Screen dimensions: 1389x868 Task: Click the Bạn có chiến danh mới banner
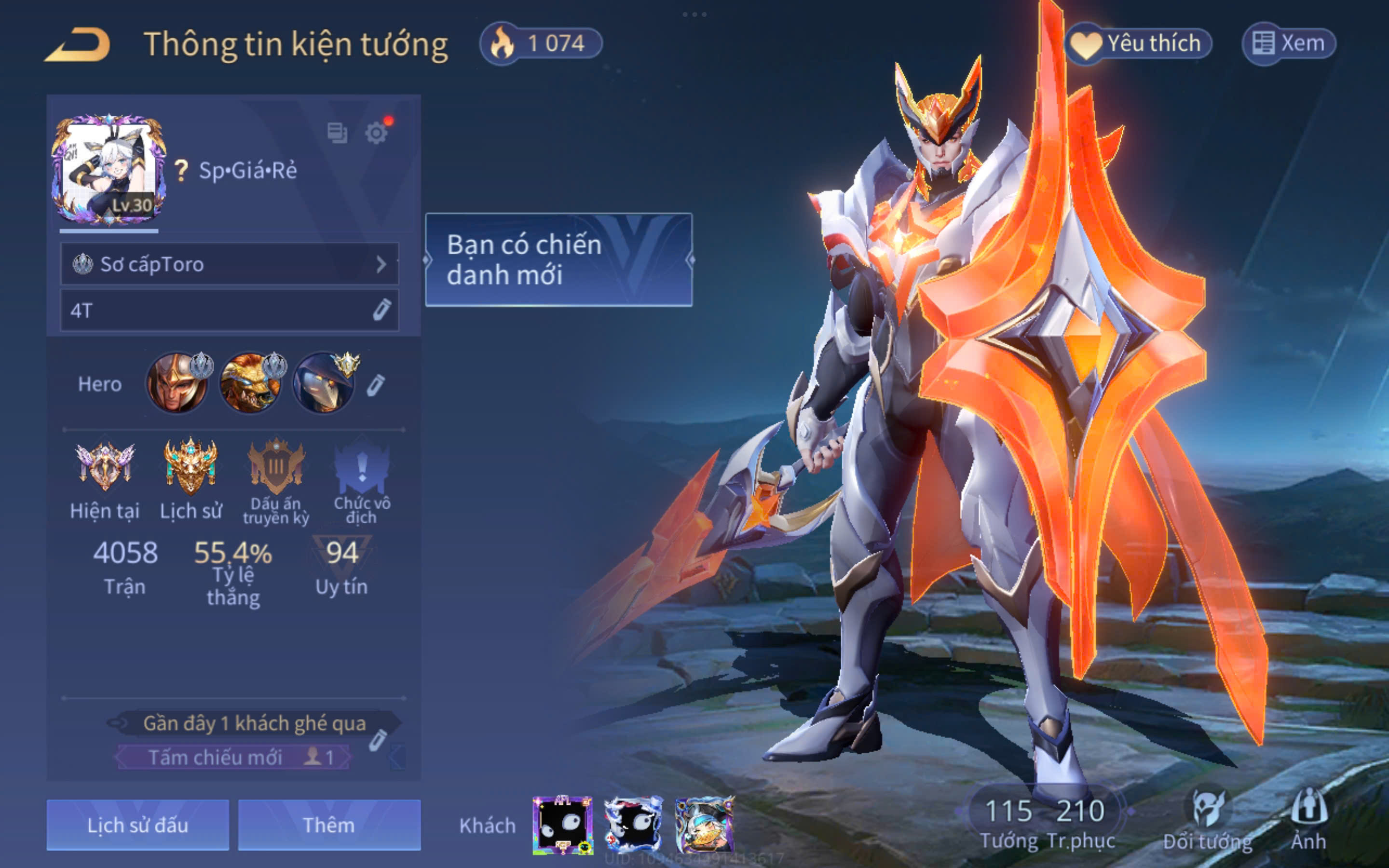click(558, 259)
